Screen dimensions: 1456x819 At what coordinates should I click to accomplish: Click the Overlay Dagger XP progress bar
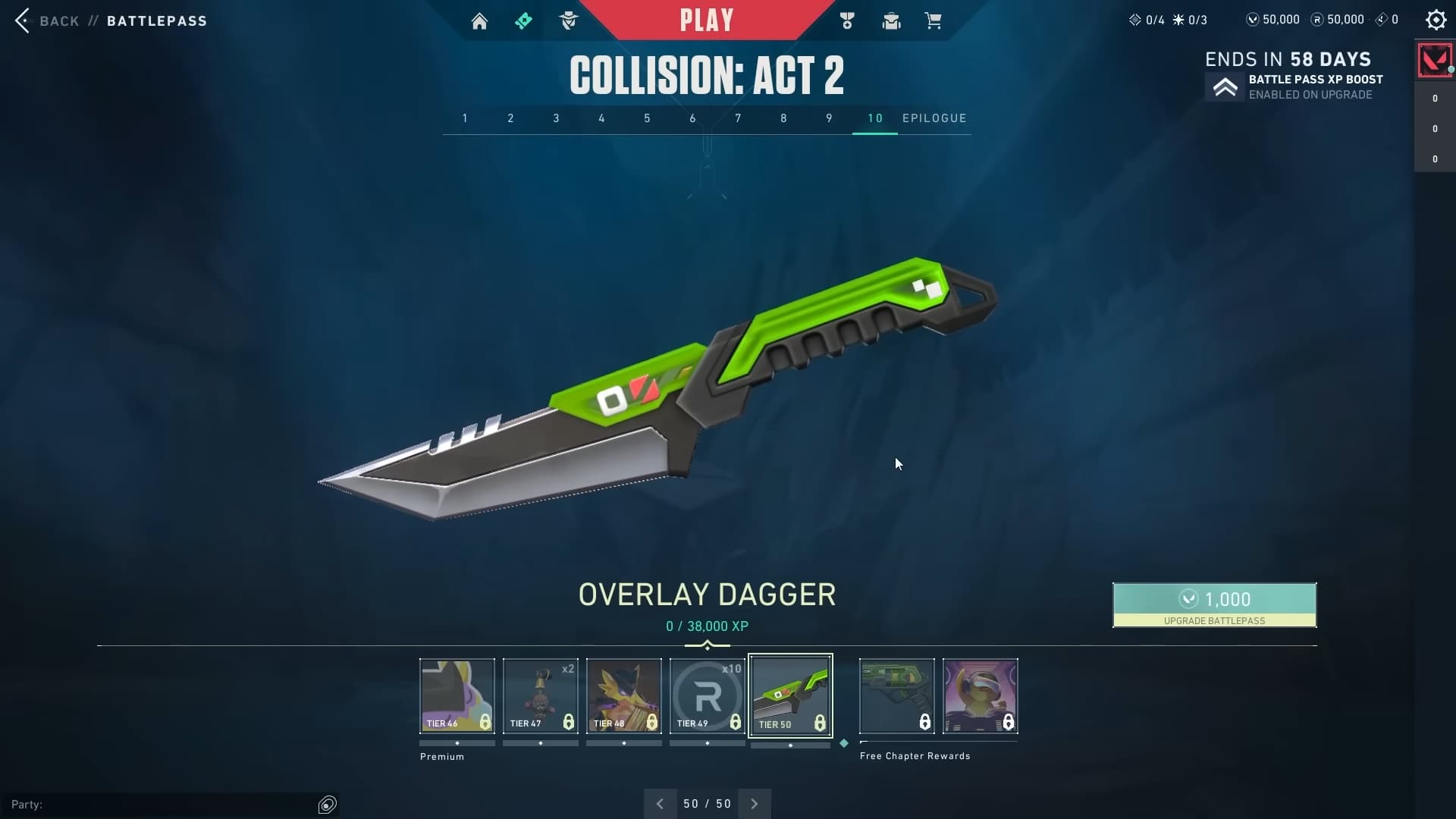[x=707, y=646]
